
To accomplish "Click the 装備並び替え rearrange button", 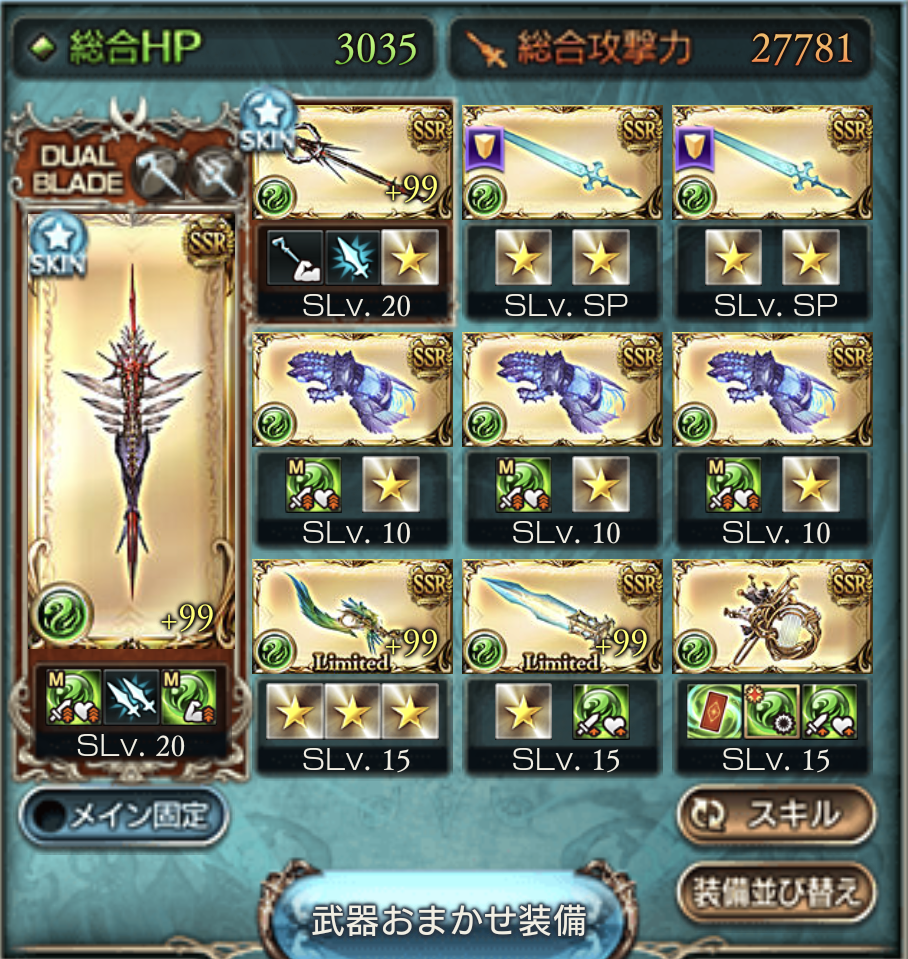I will 775,891.
